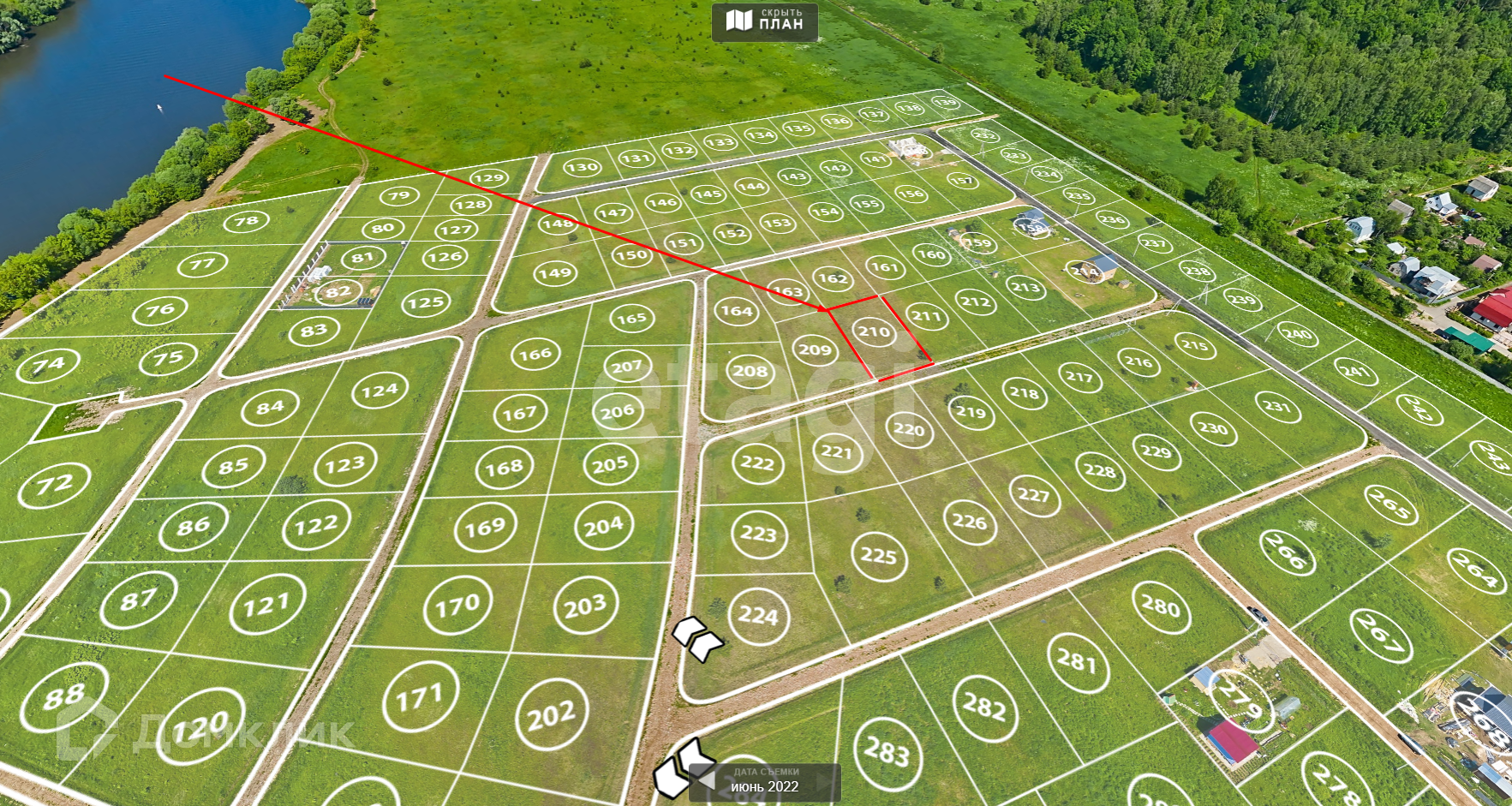Pick plot 225 on the plan

[879, 556]
